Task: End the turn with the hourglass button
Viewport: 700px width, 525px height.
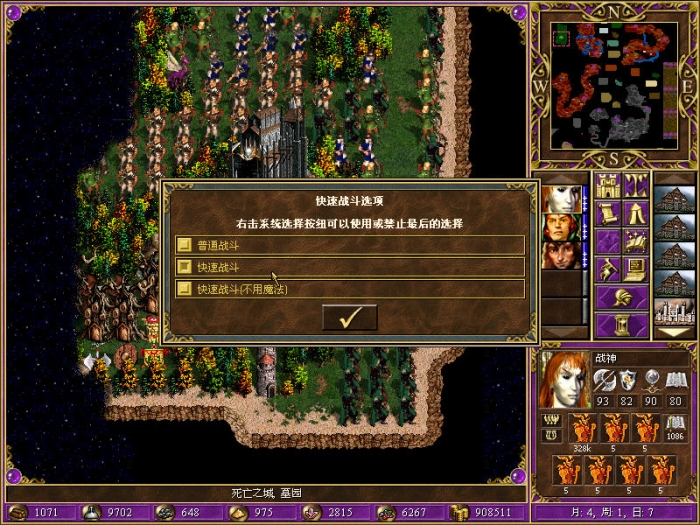Action: 622,325
